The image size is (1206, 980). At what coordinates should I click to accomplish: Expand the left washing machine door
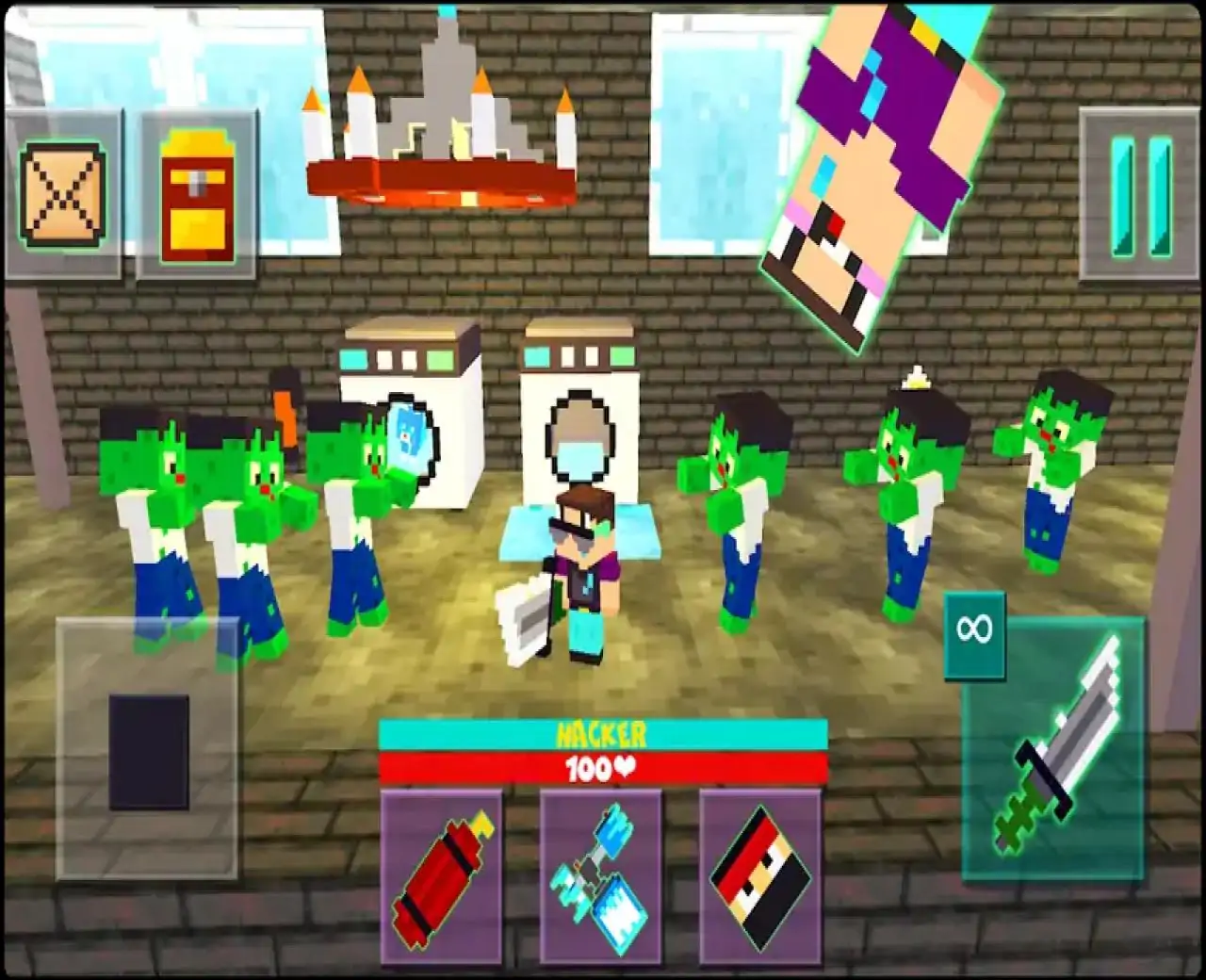[410, 433]
